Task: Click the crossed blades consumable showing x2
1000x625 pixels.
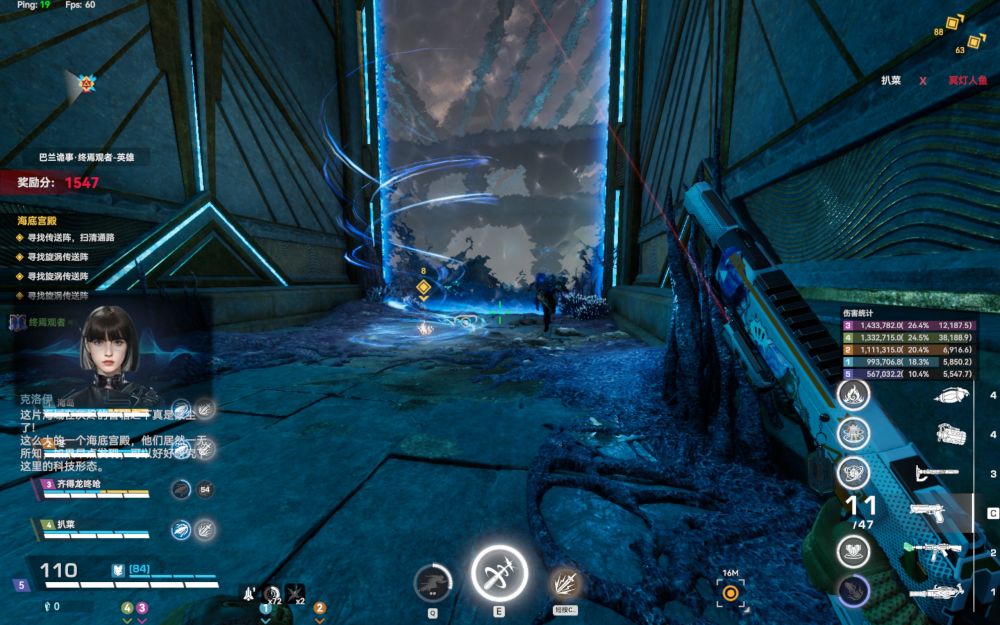Action: click(295, 593)
